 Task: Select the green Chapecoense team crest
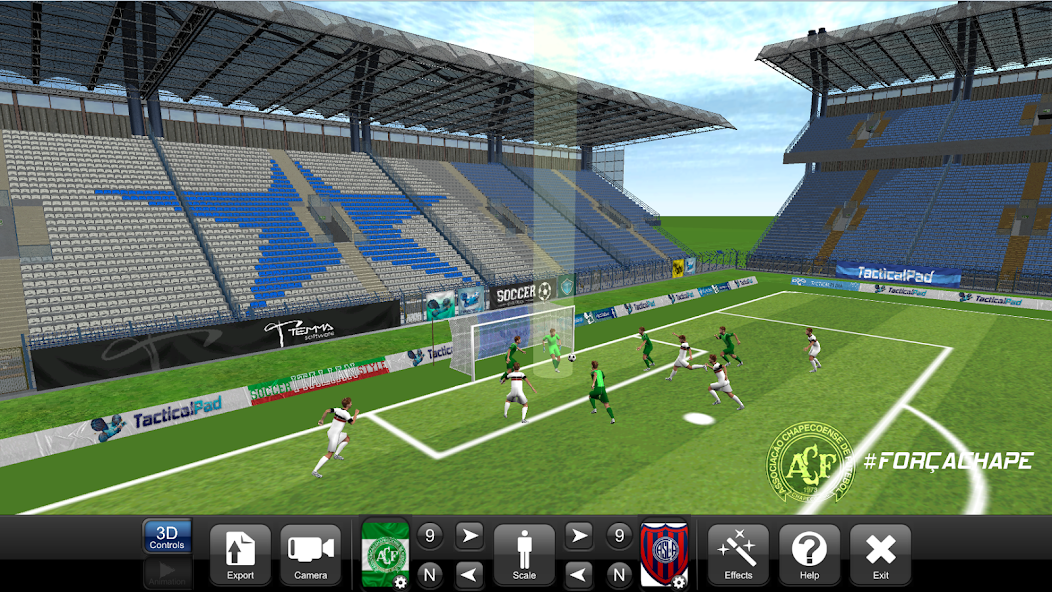[385, 554]
